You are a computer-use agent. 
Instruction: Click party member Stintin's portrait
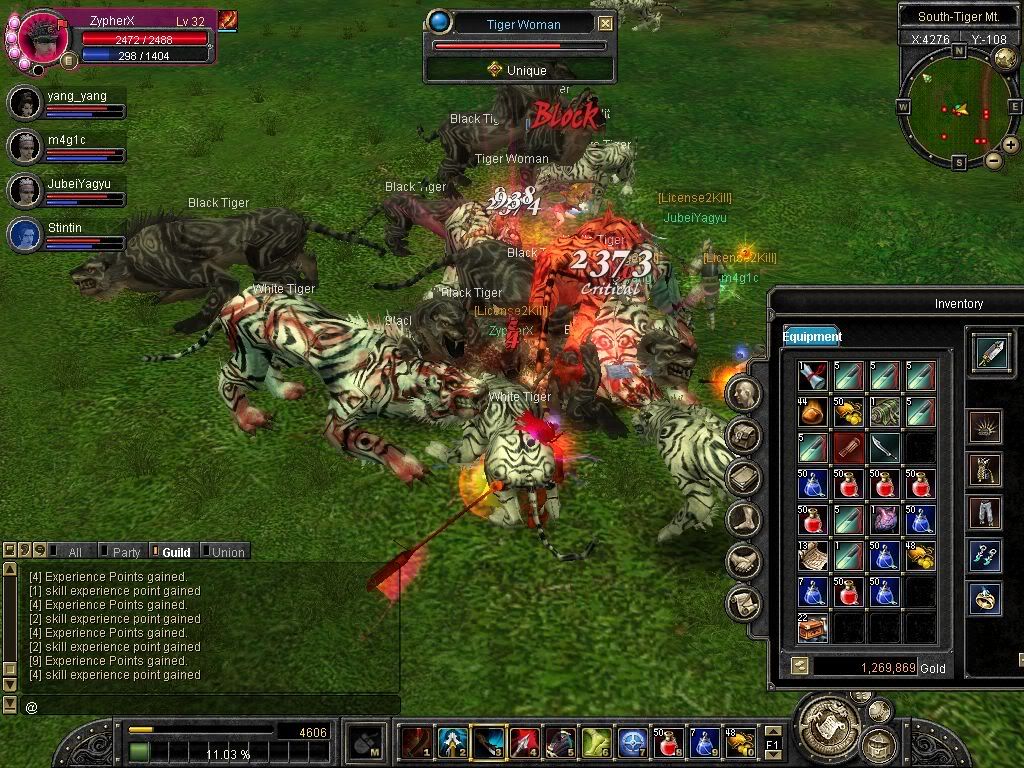[x=24, y=235]
